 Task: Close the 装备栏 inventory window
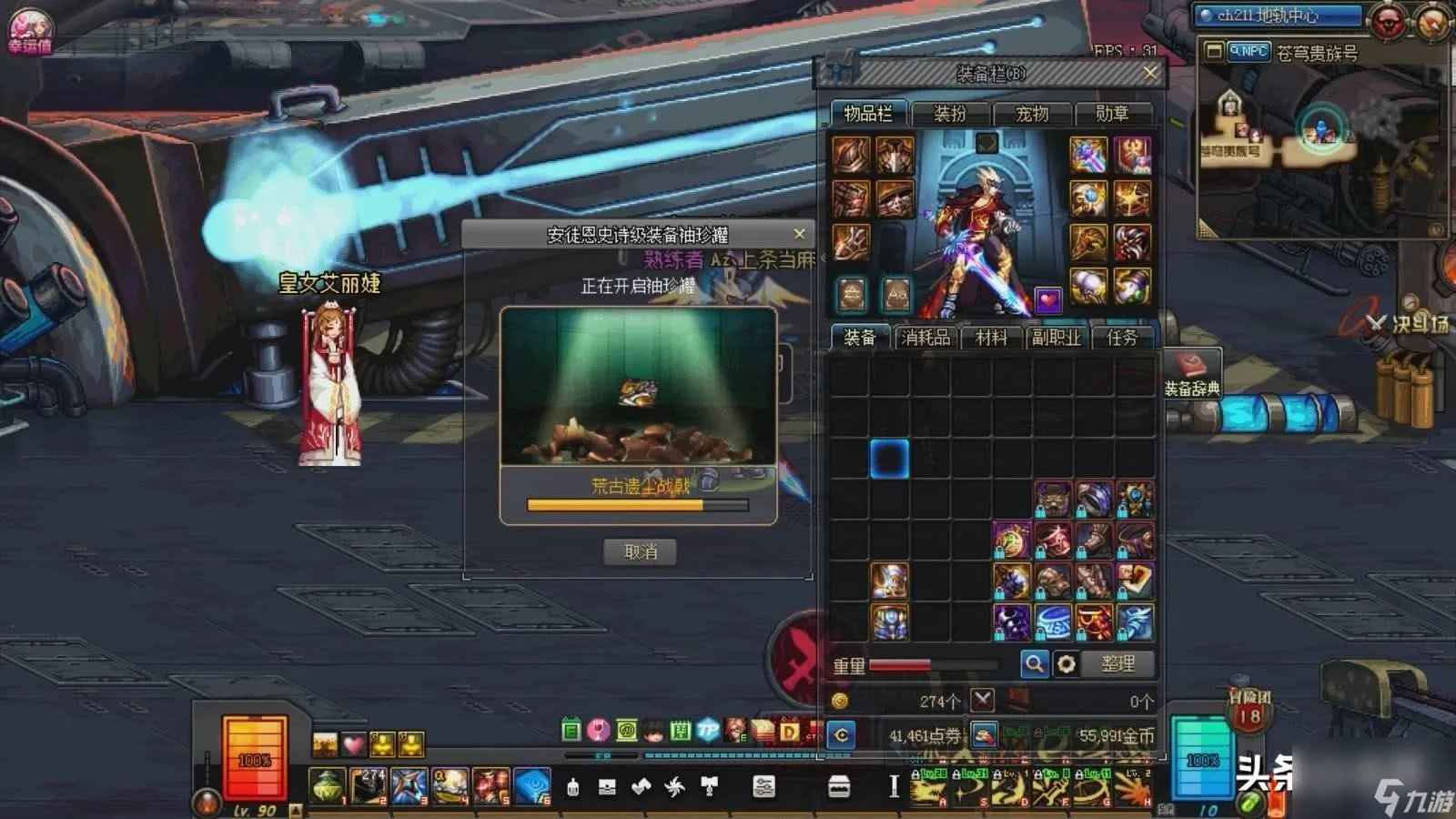1150,73
